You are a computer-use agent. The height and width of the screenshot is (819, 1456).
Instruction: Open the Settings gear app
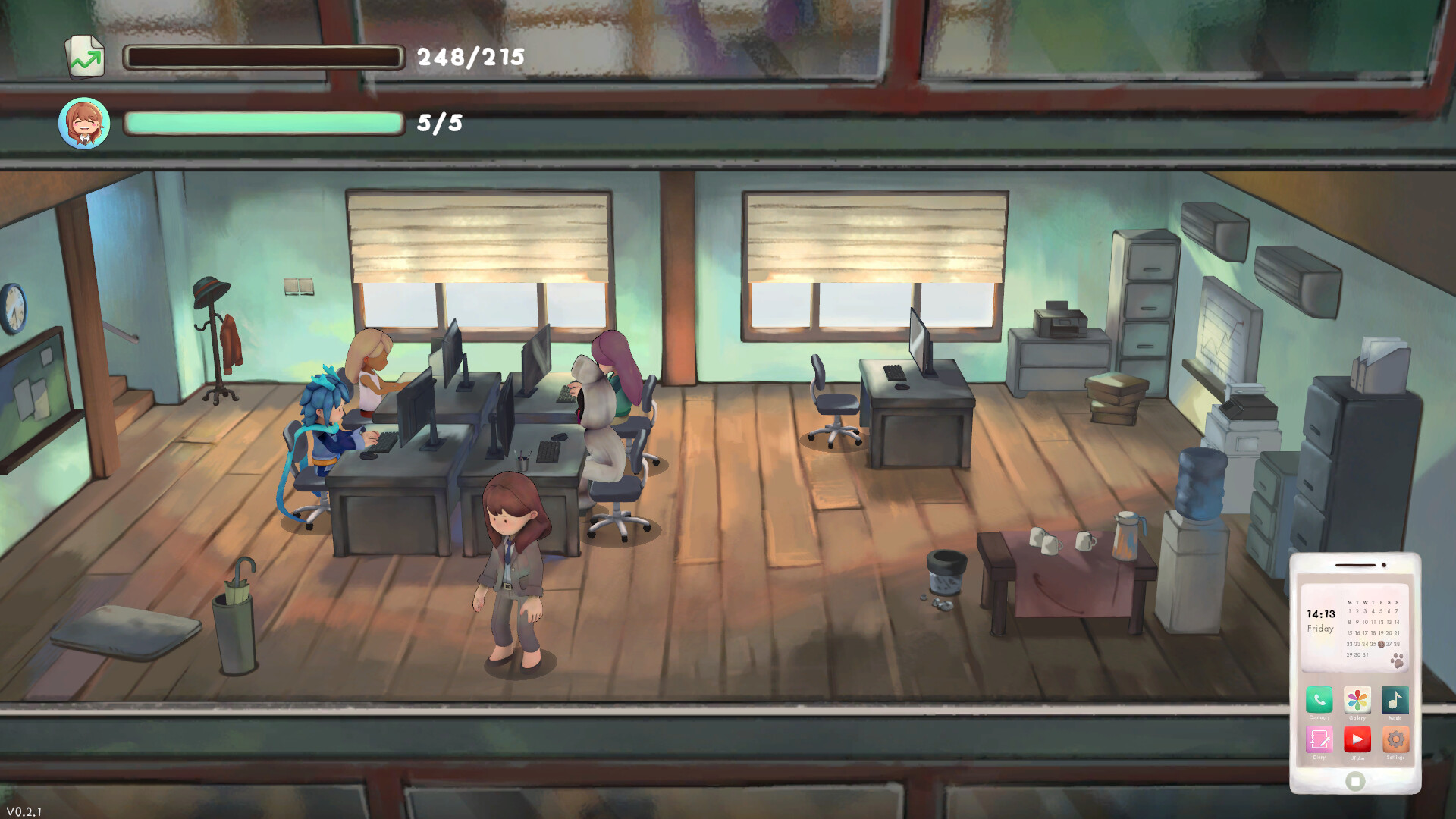pos(1395,739)
